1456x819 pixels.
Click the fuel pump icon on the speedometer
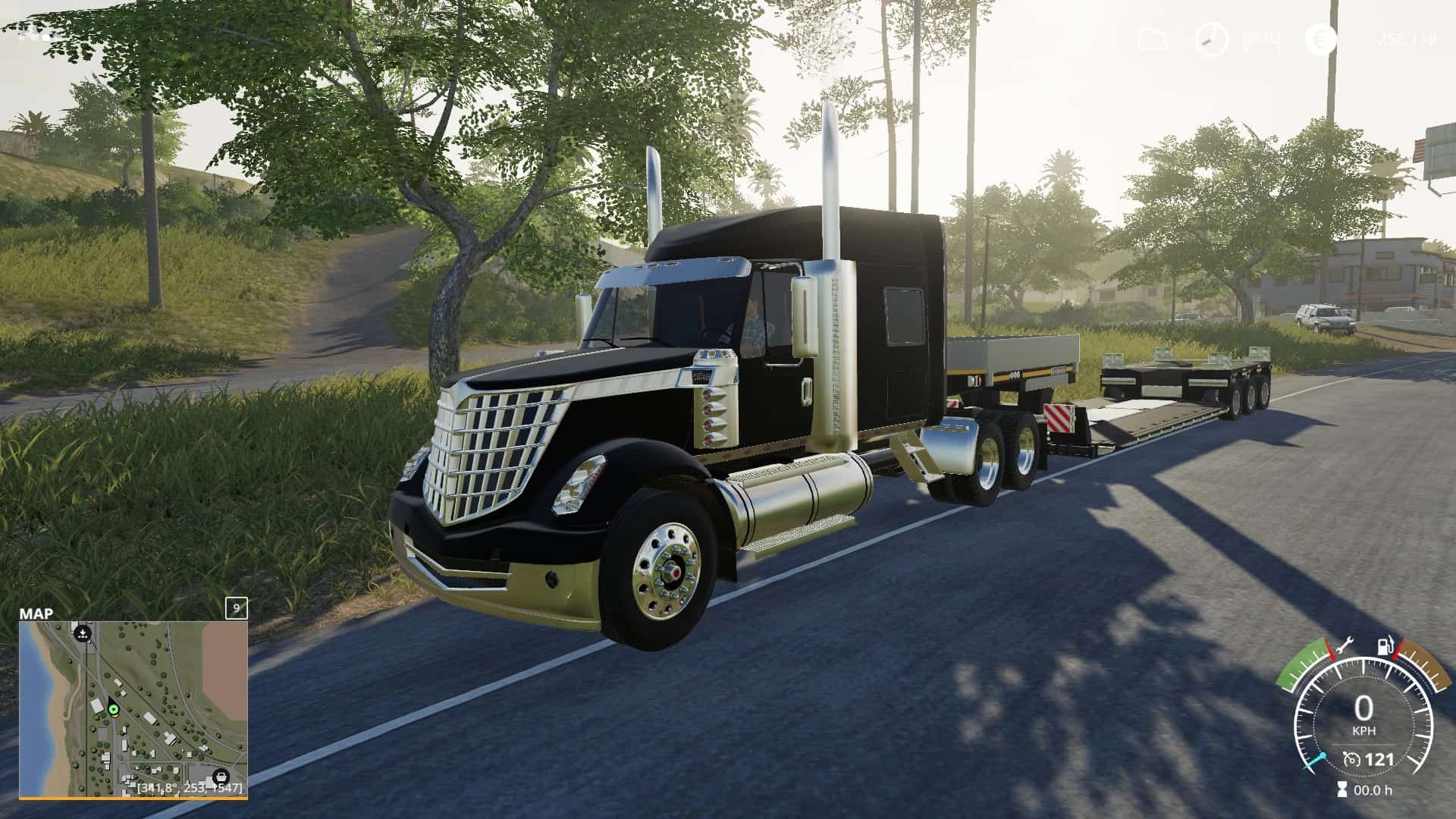click(1385, 647)
